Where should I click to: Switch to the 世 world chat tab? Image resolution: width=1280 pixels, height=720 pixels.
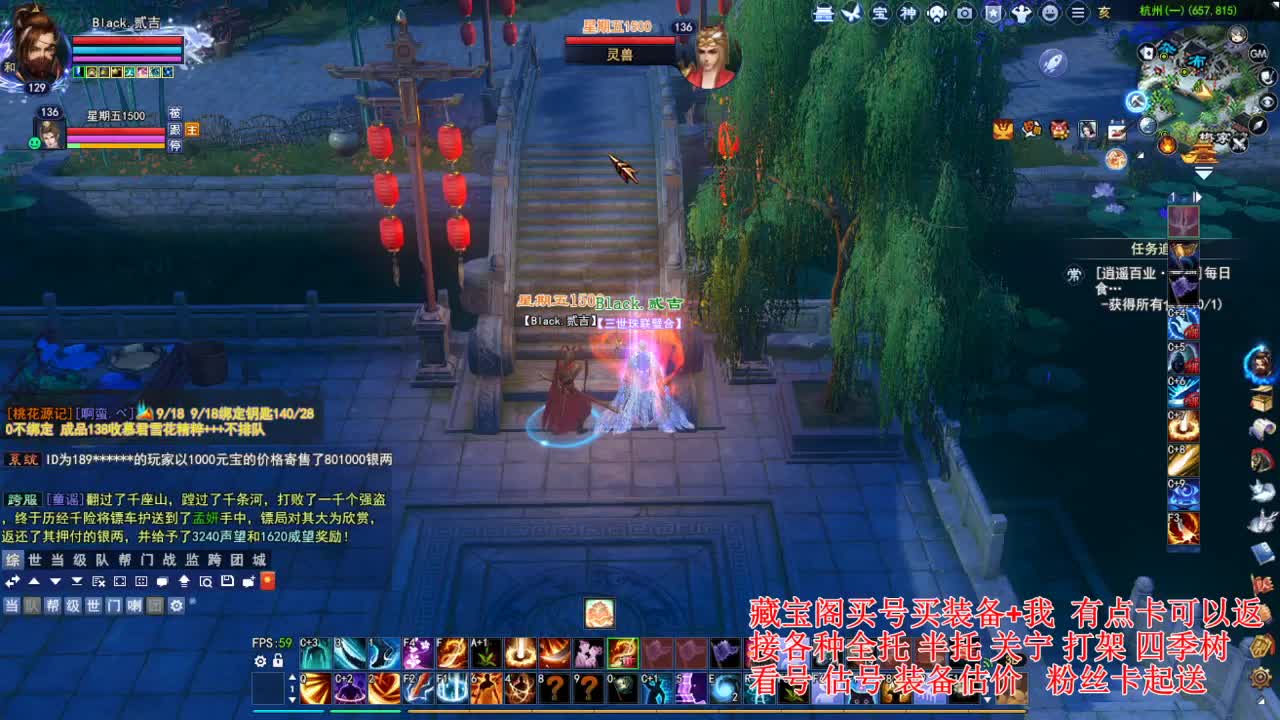35,559
